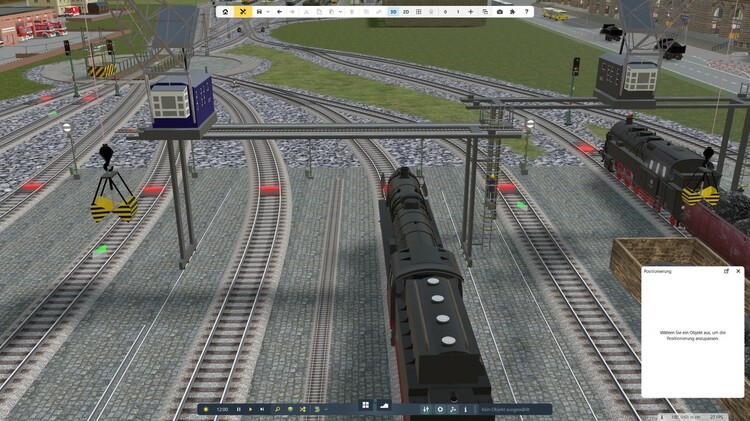Pop out the Positionierung panel window
This screenshot has height=421, width=750.
727,271
